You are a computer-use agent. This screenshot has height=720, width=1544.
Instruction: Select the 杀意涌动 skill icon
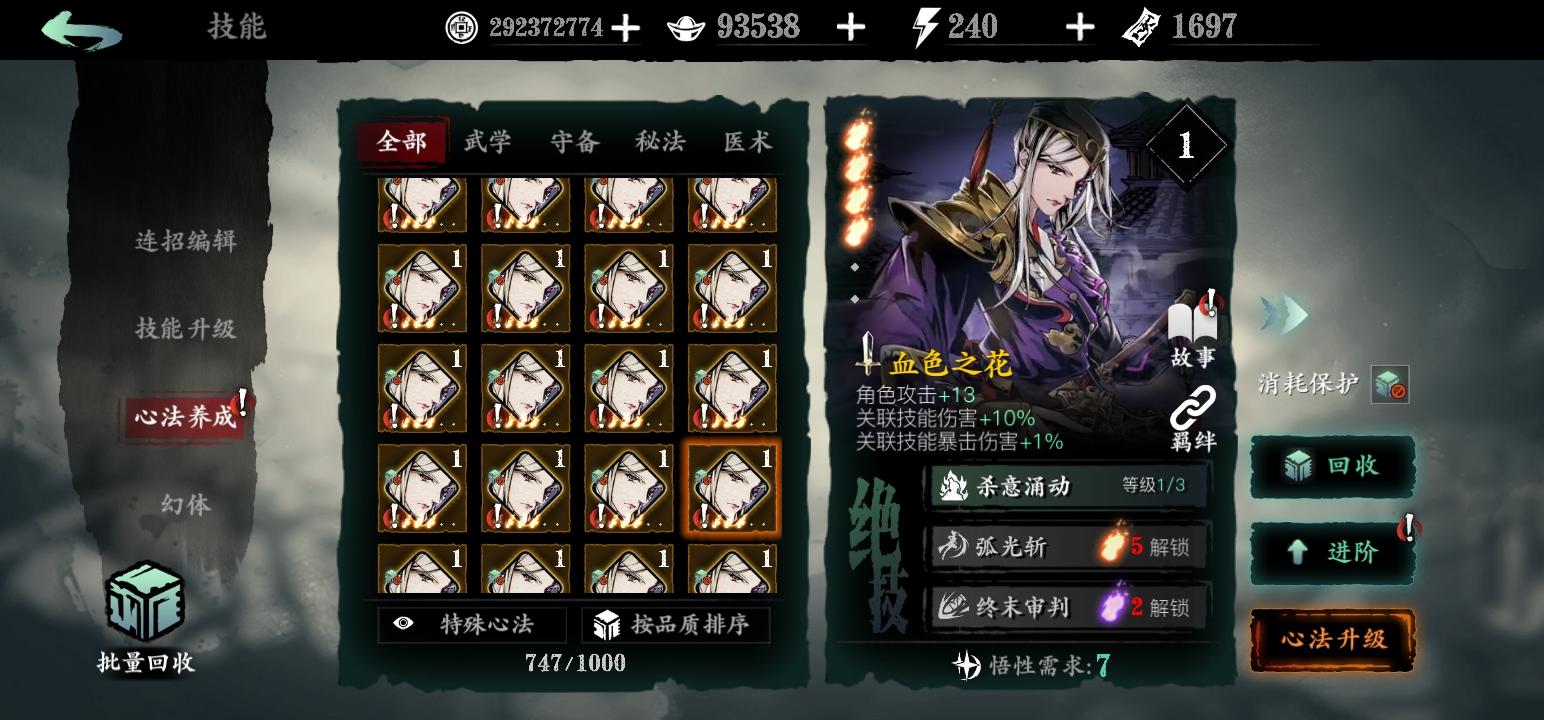954,487
